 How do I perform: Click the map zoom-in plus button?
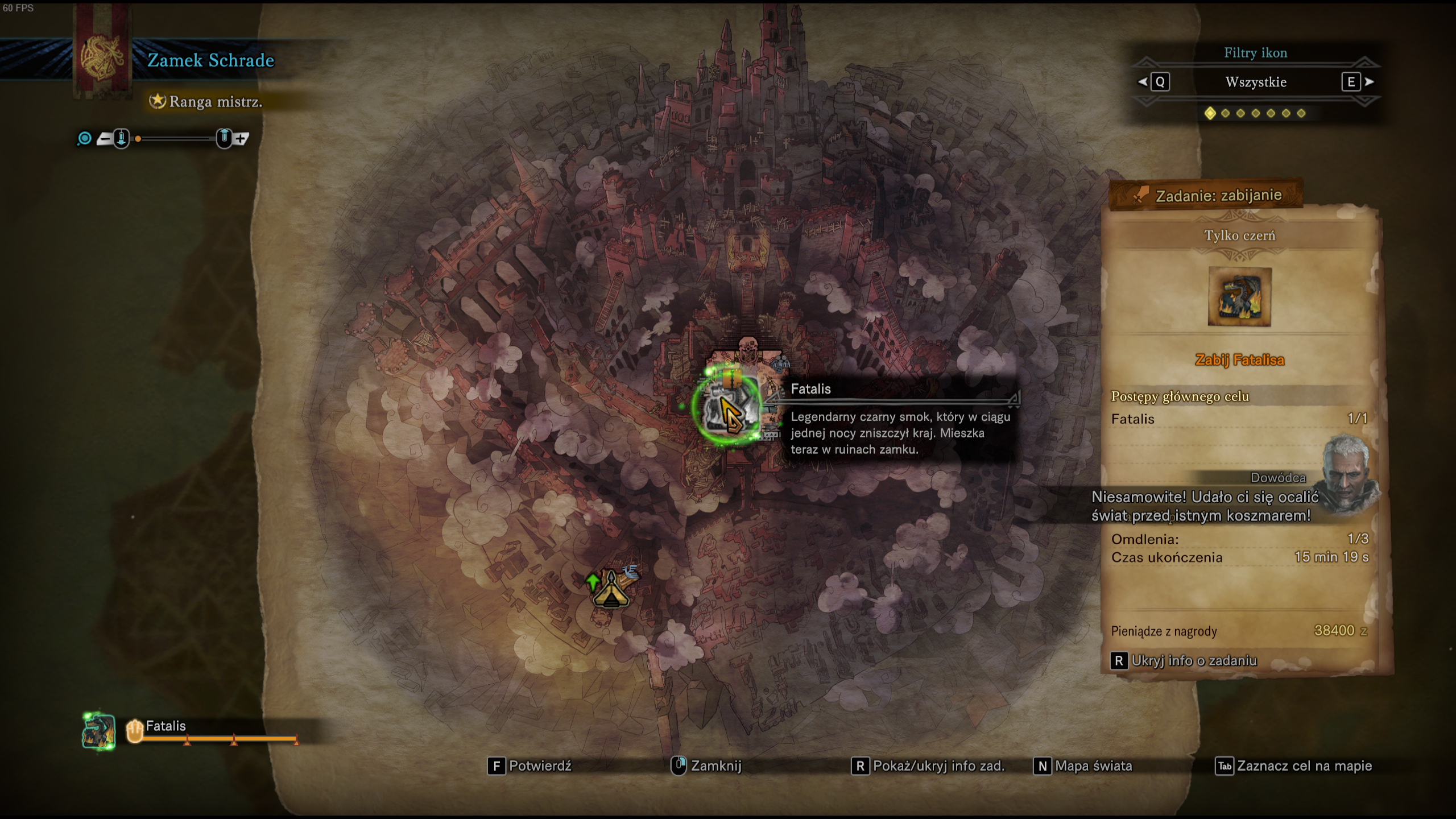(242, 138)
